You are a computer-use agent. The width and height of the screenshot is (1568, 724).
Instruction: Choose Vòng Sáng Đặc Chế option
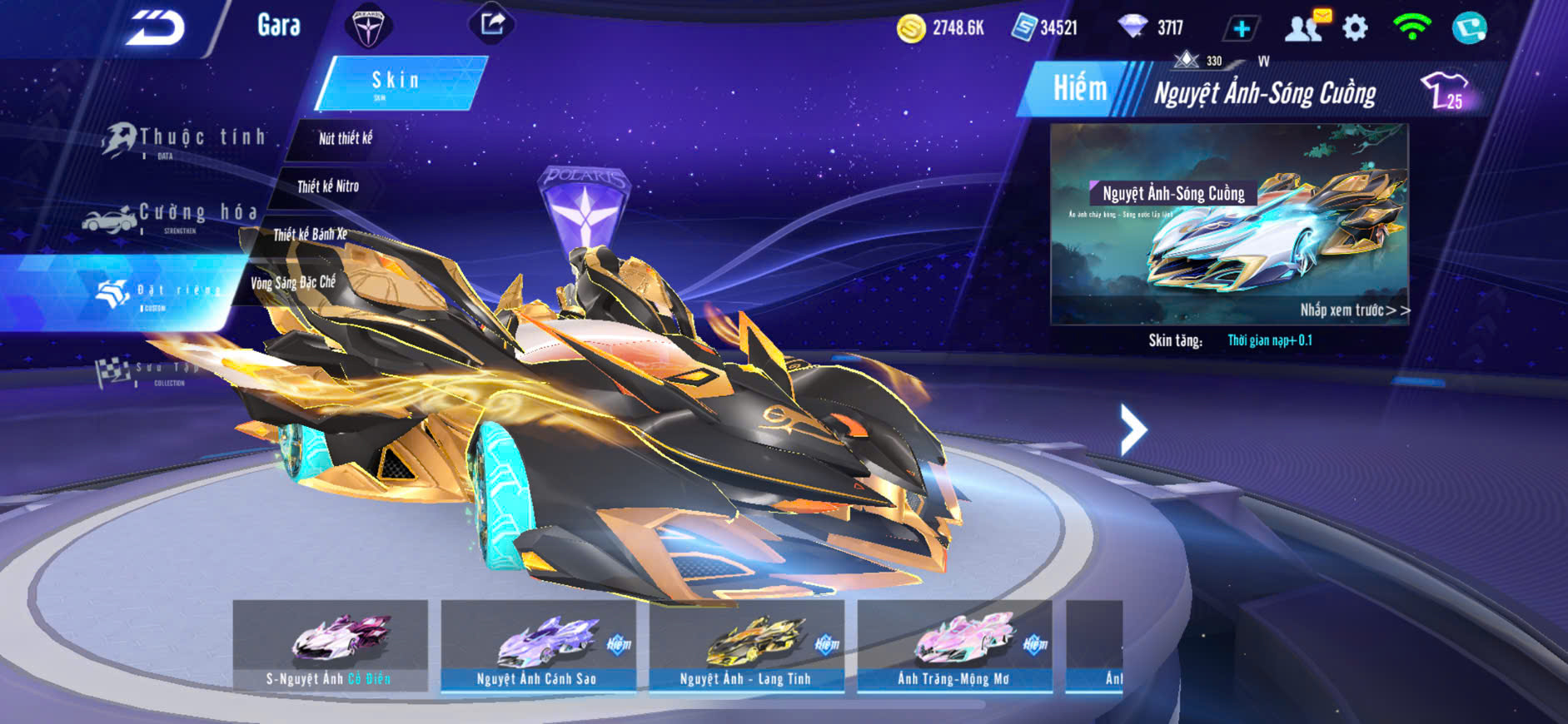pyautogui.click(x=293, y=283)
